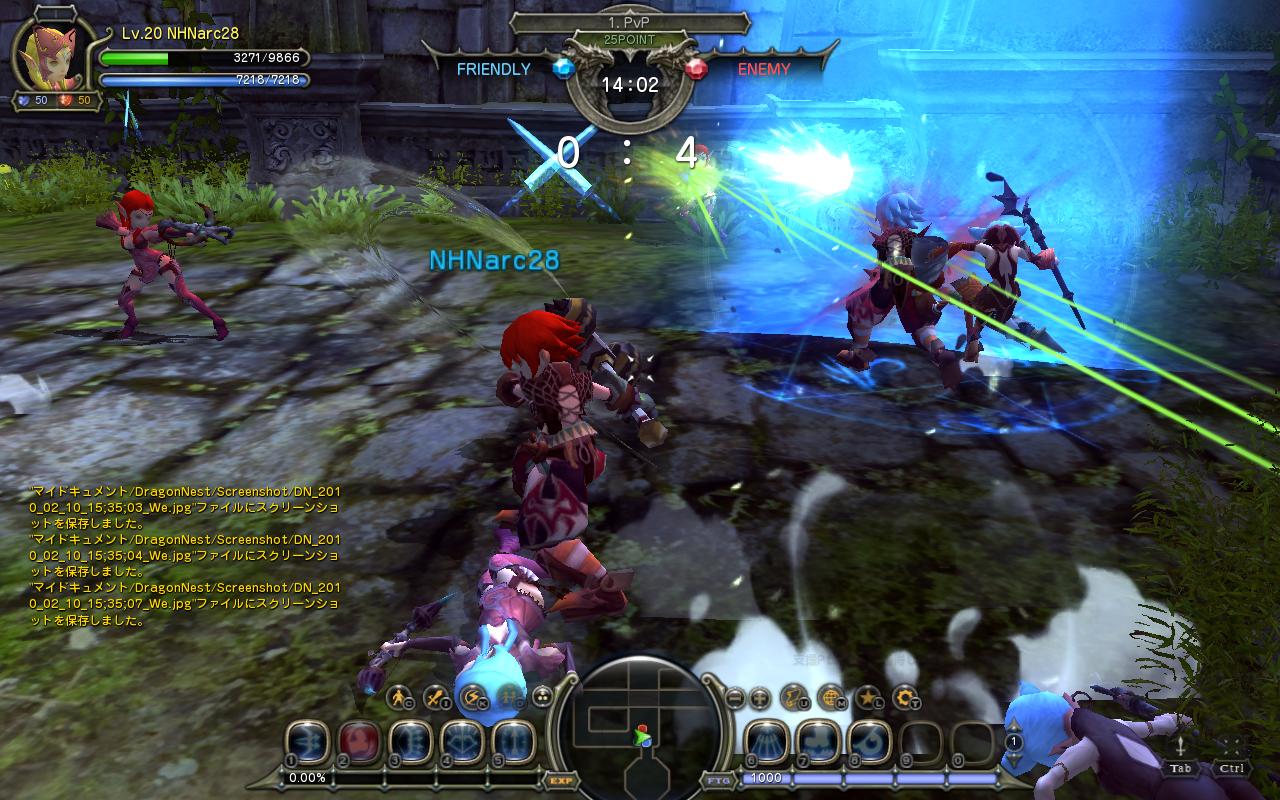Activate the skill in hotbar slot 7

coord(817,742)
